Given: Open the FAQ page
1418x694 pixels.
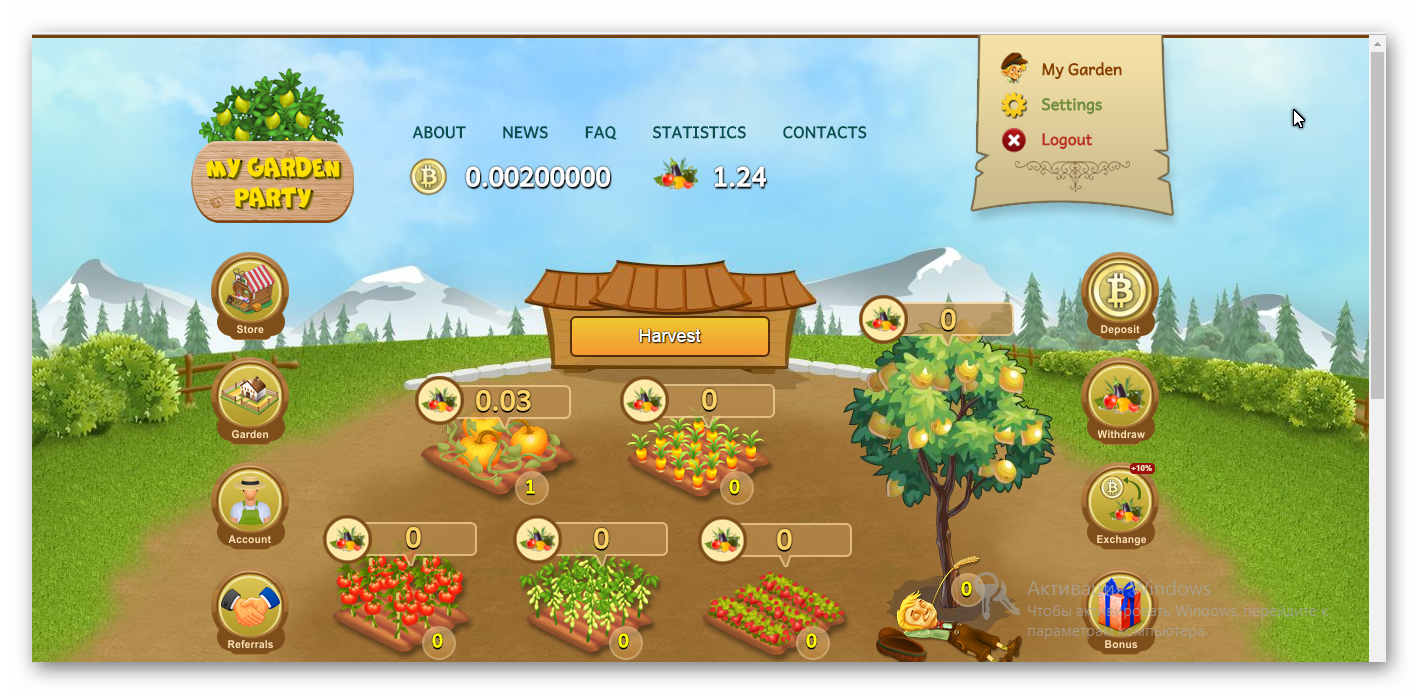Looking at the screenshot, I should click(600, 132).
